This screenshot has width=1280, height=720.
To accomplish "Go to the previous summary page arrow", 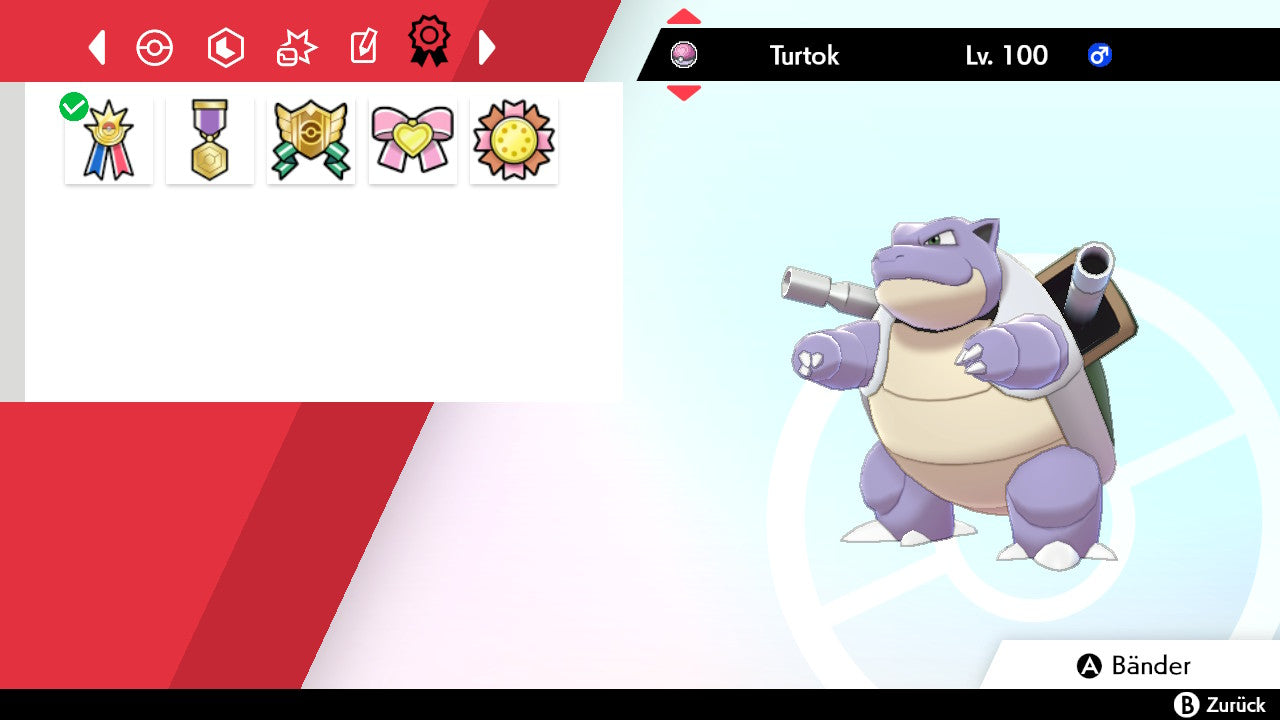I will click(97, 47).
